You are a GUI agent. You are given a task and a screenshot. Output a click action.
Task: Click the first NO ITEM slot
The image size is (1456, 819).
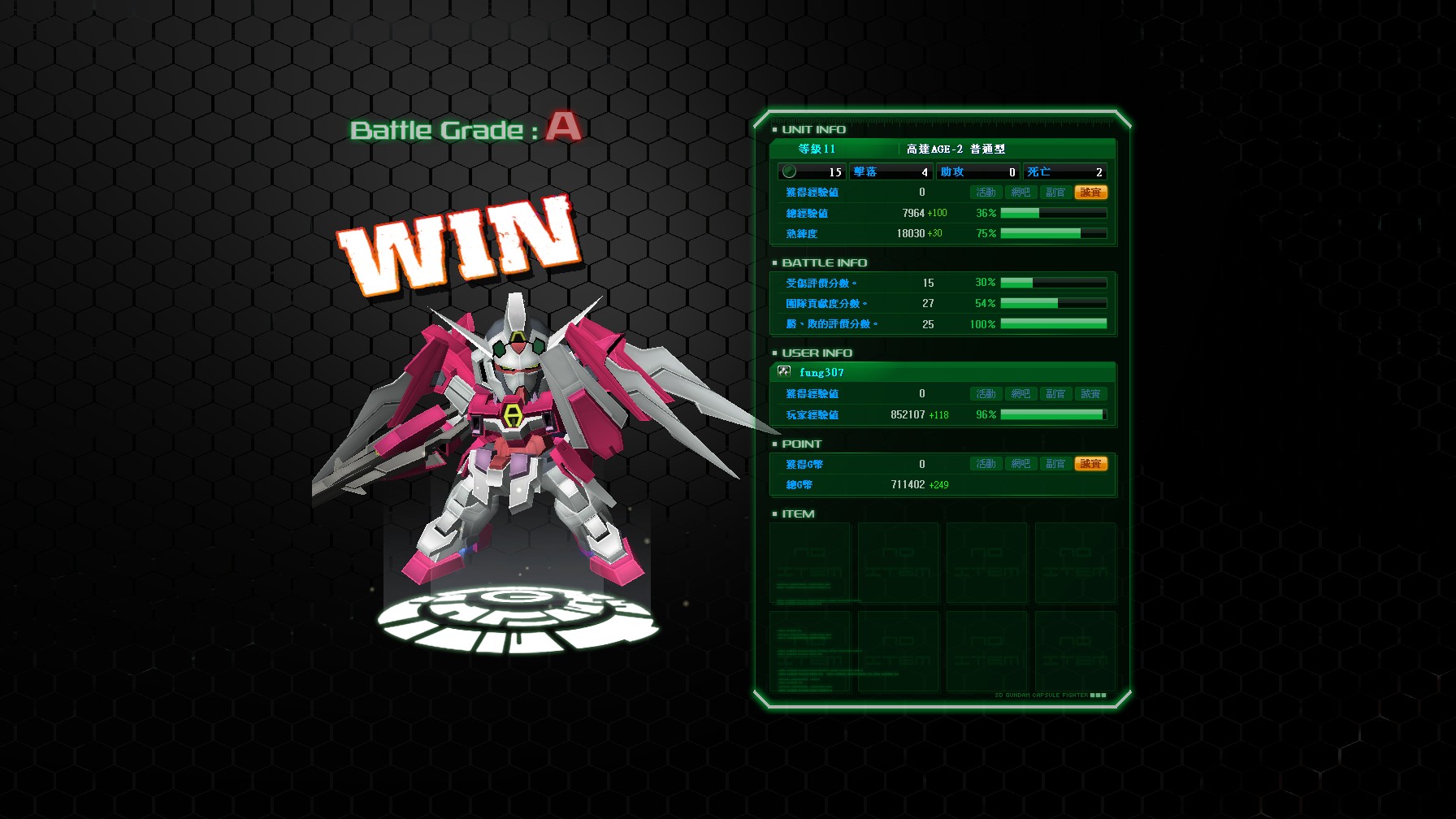pyautogui.click(x=809, y=562)
